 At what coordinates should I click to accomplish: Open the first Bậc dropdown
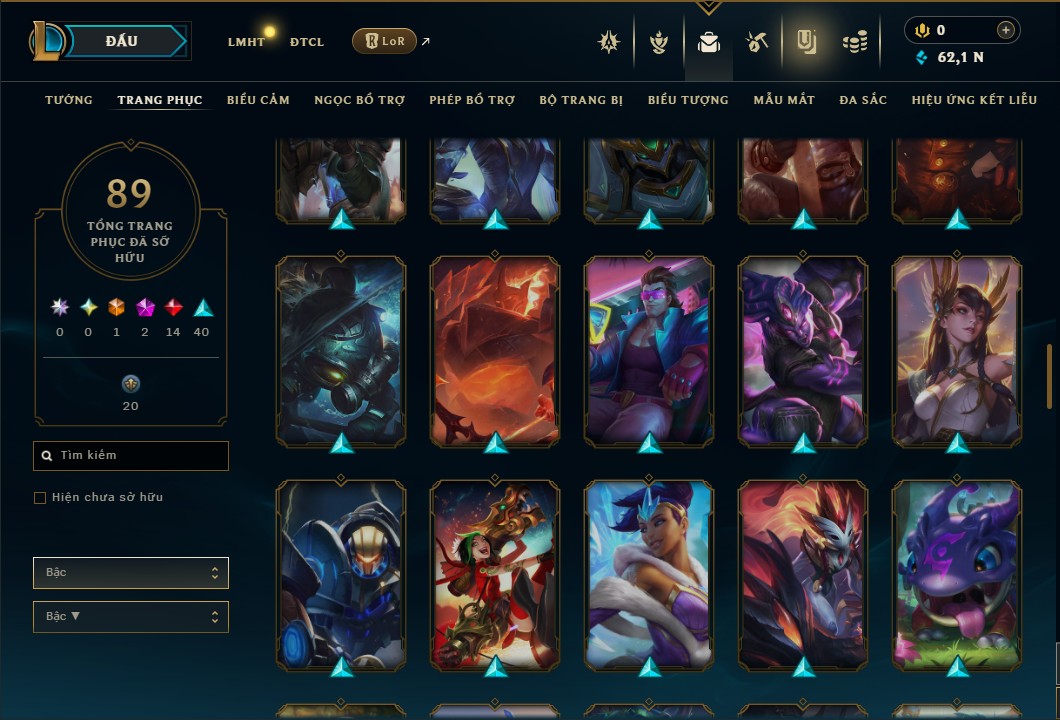pos(131,573)
